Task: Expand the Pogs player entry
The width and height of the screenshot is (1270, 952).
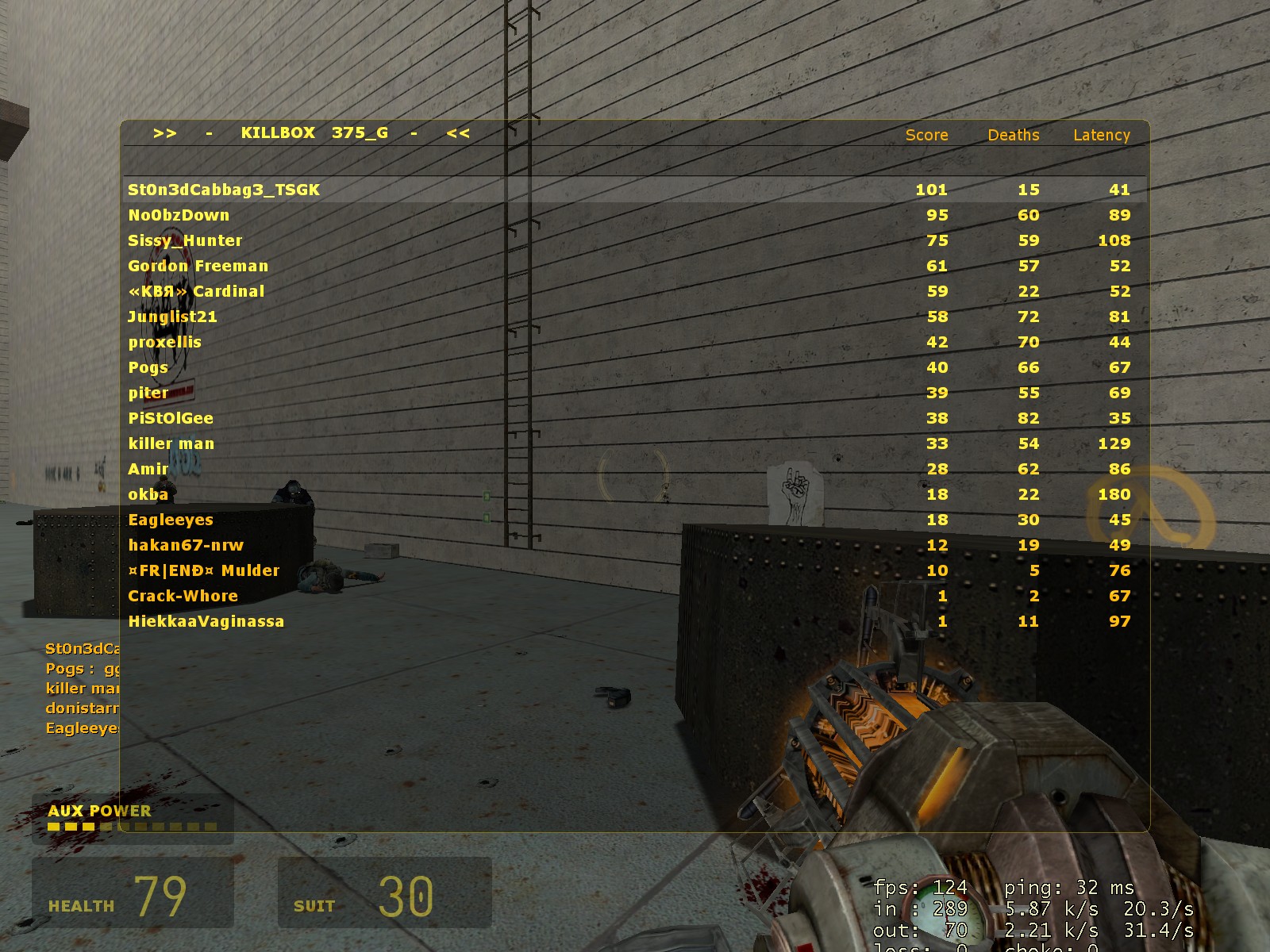Action: (x=148, y=367)
